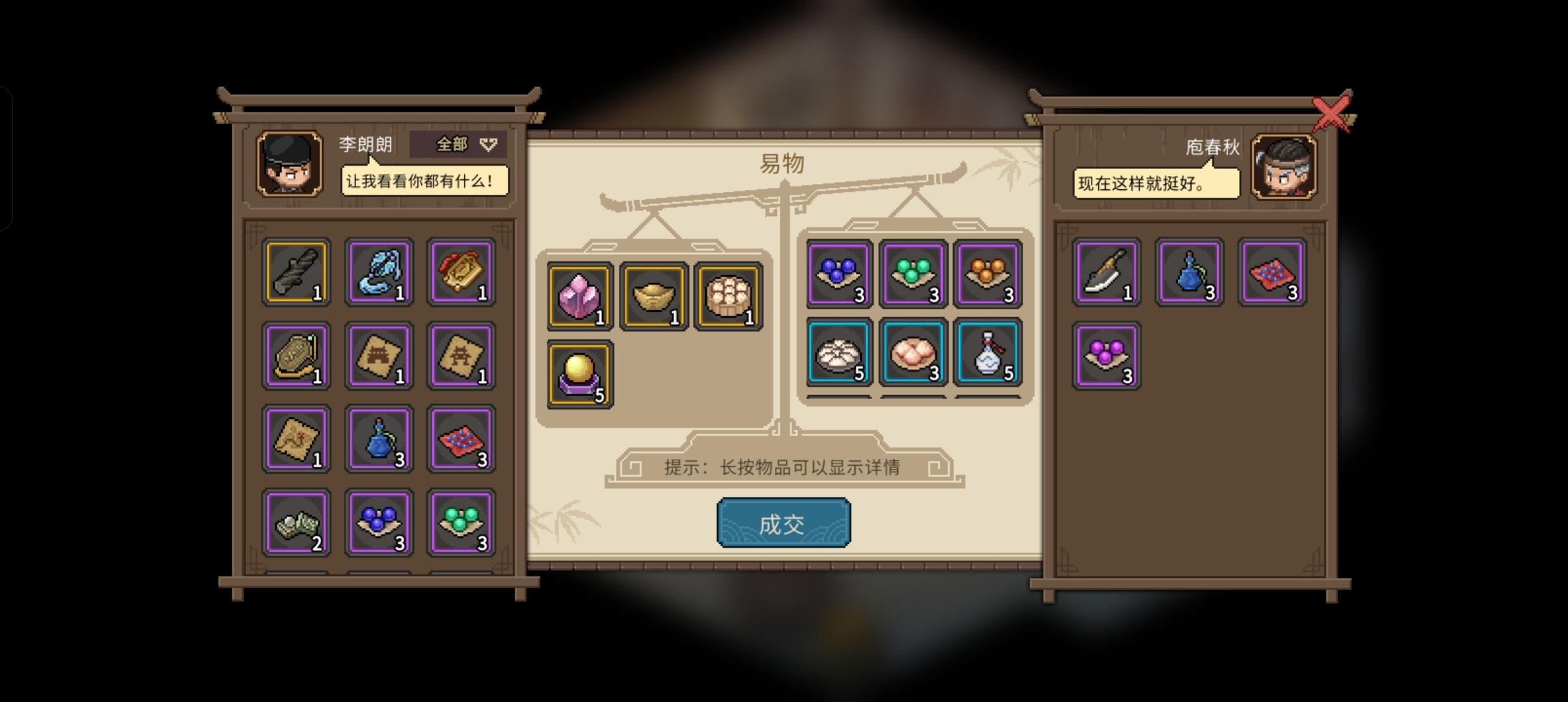Screen dimensions: 1568x702
Task: Select the banknotes item with quantity 2
Action: point(296,521)
